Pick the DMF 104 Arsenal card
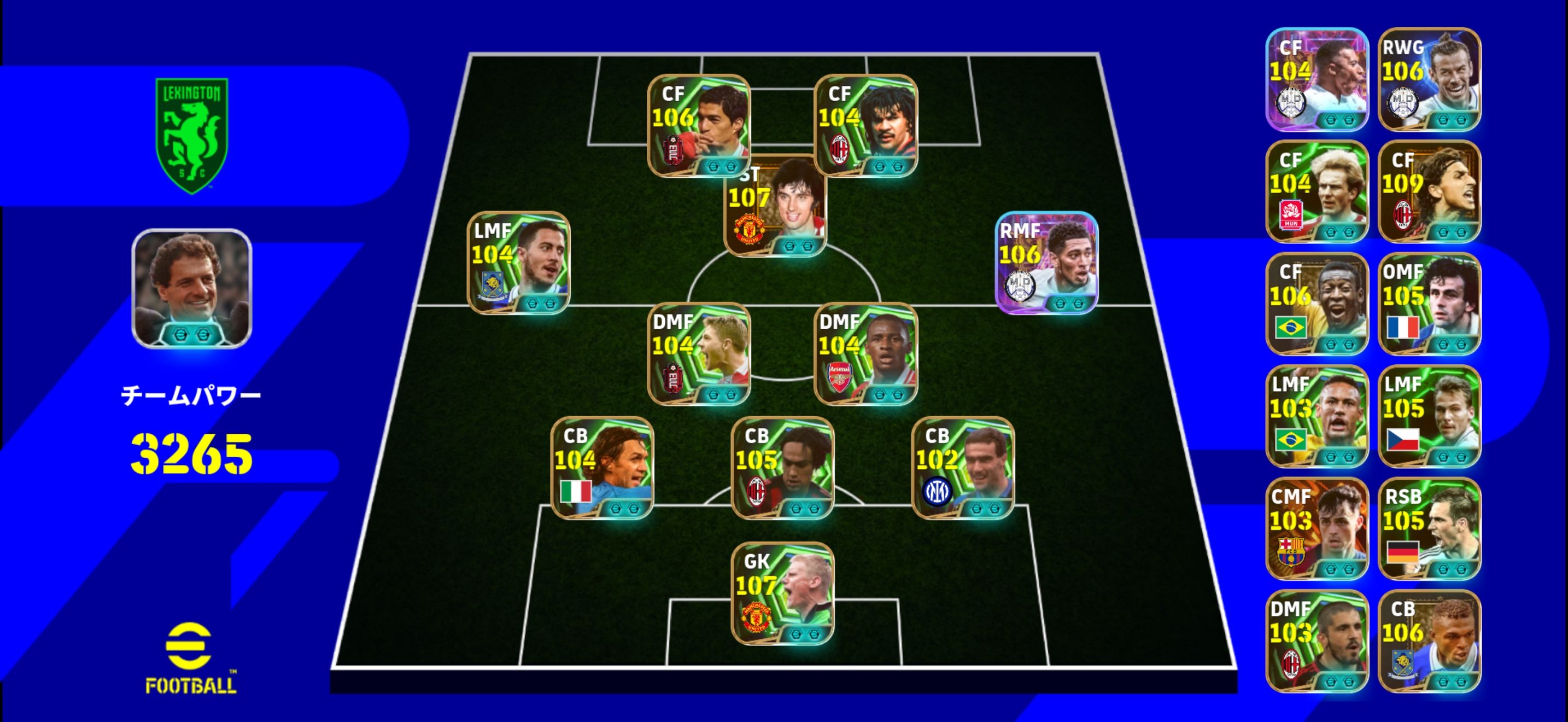 pyautogui.click(x=865, y=354)
